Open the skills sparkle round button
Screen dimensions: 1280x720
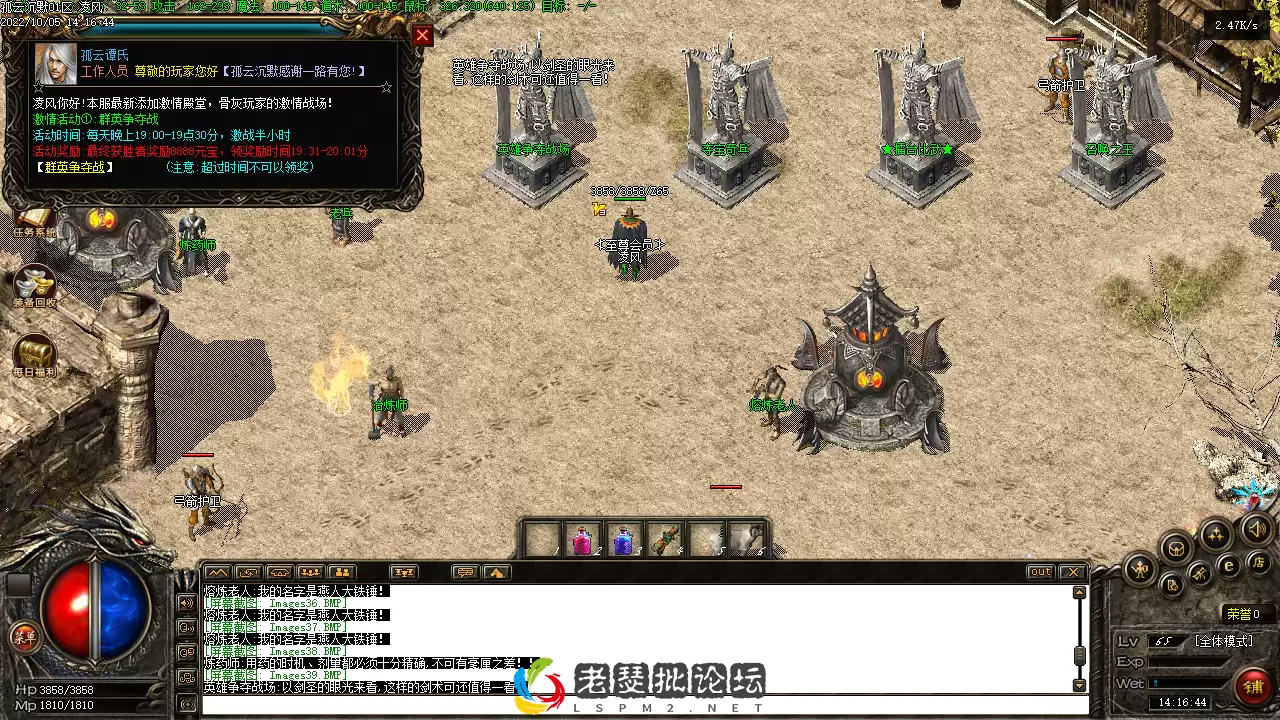click(x=1215, y=534)
